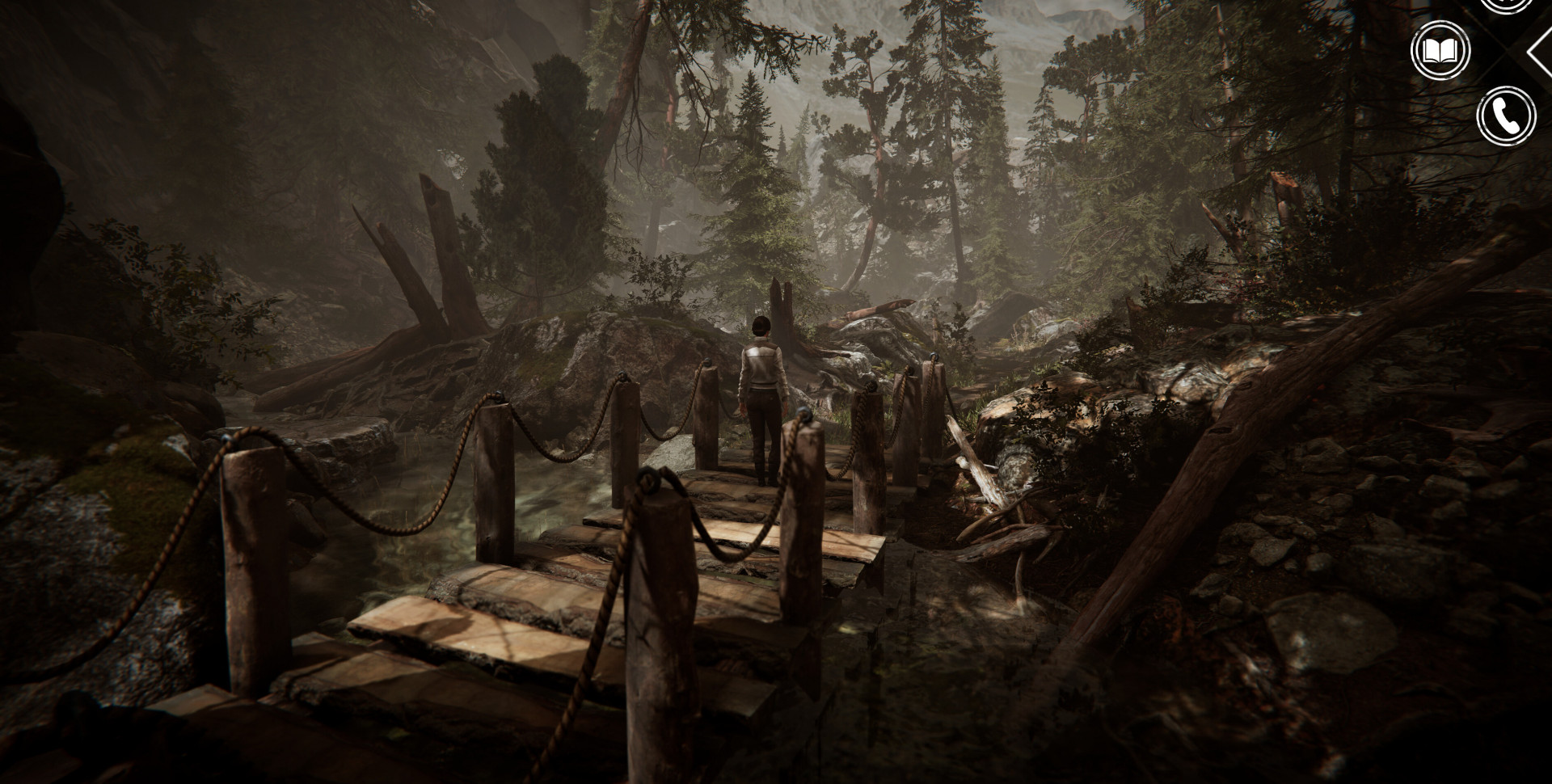This screenshot has height=784, width=1552.
Task: Tap the phone call icon
Action: coord(1505,116)
